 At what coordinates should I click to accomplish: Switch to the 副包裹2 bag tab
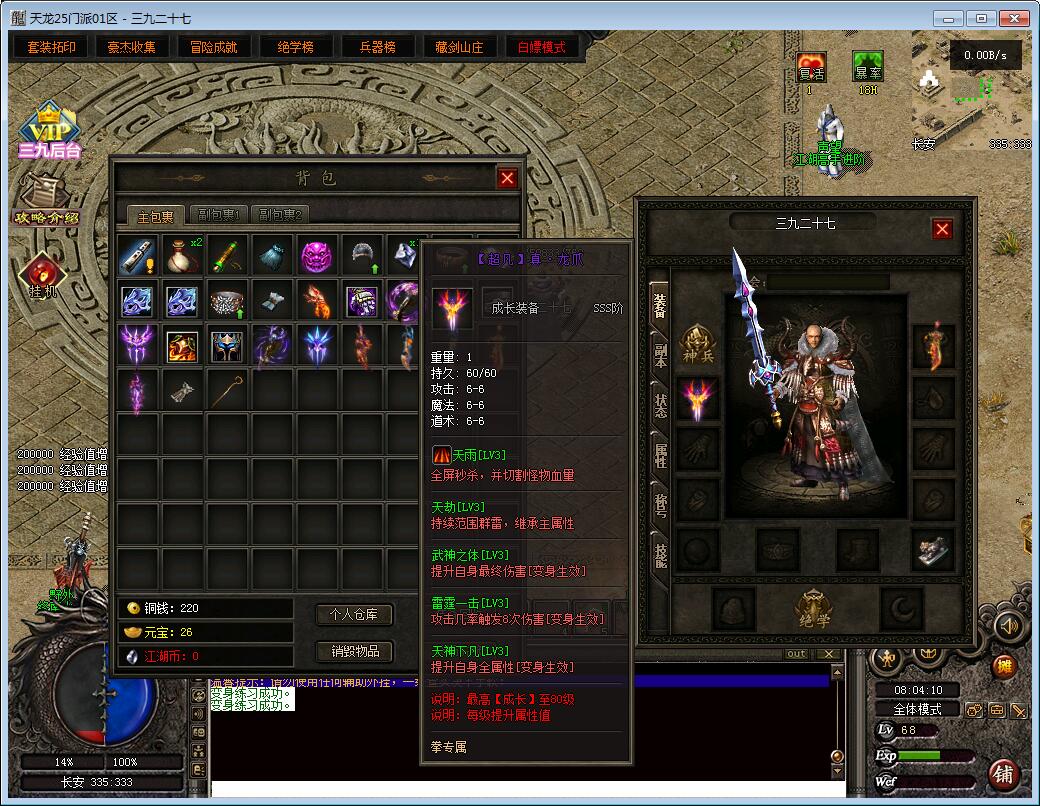[280, 214]
